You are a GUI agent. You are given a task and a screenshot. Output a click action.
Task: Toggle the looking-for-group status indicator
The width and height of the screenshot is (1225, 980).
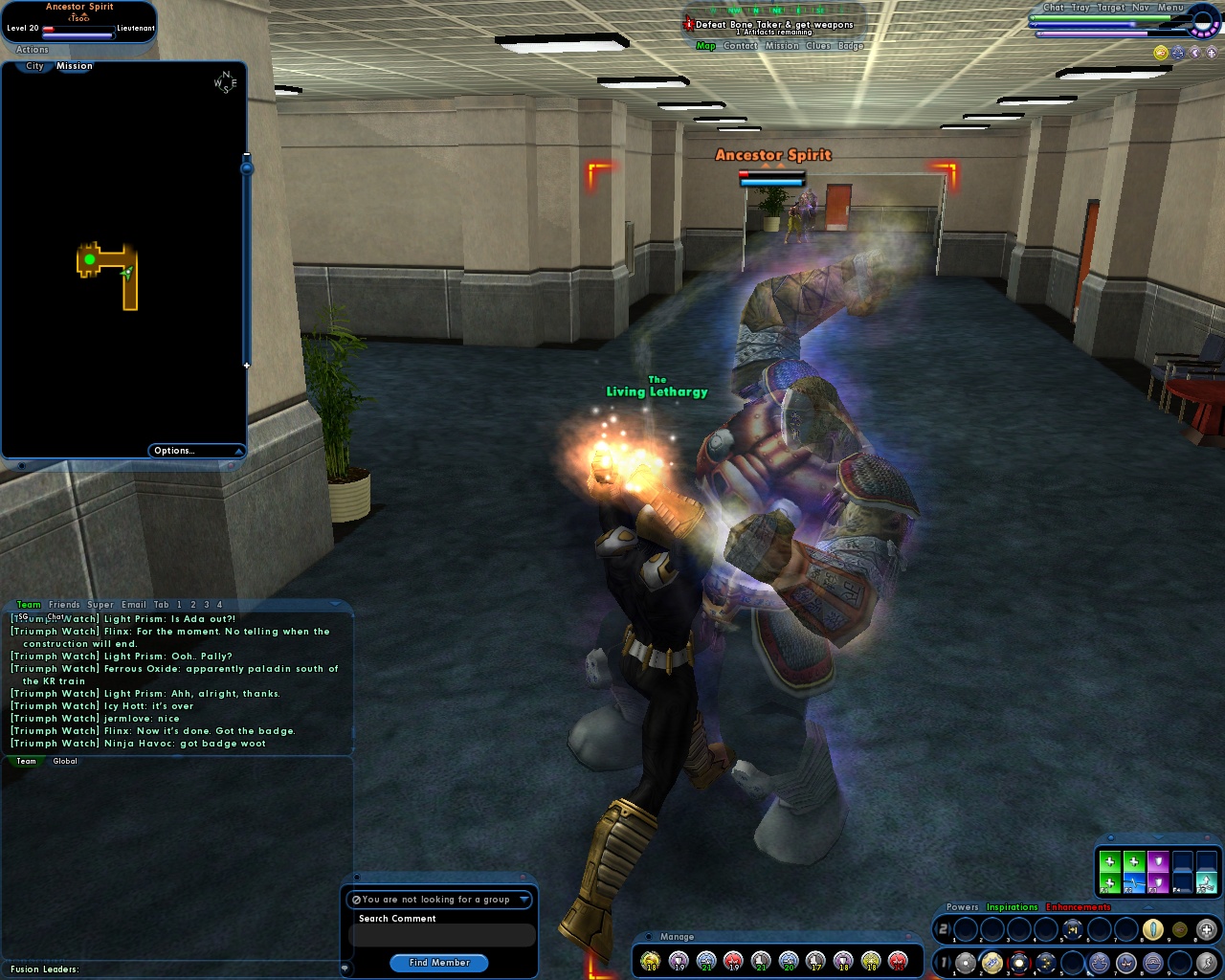point(359,900)
